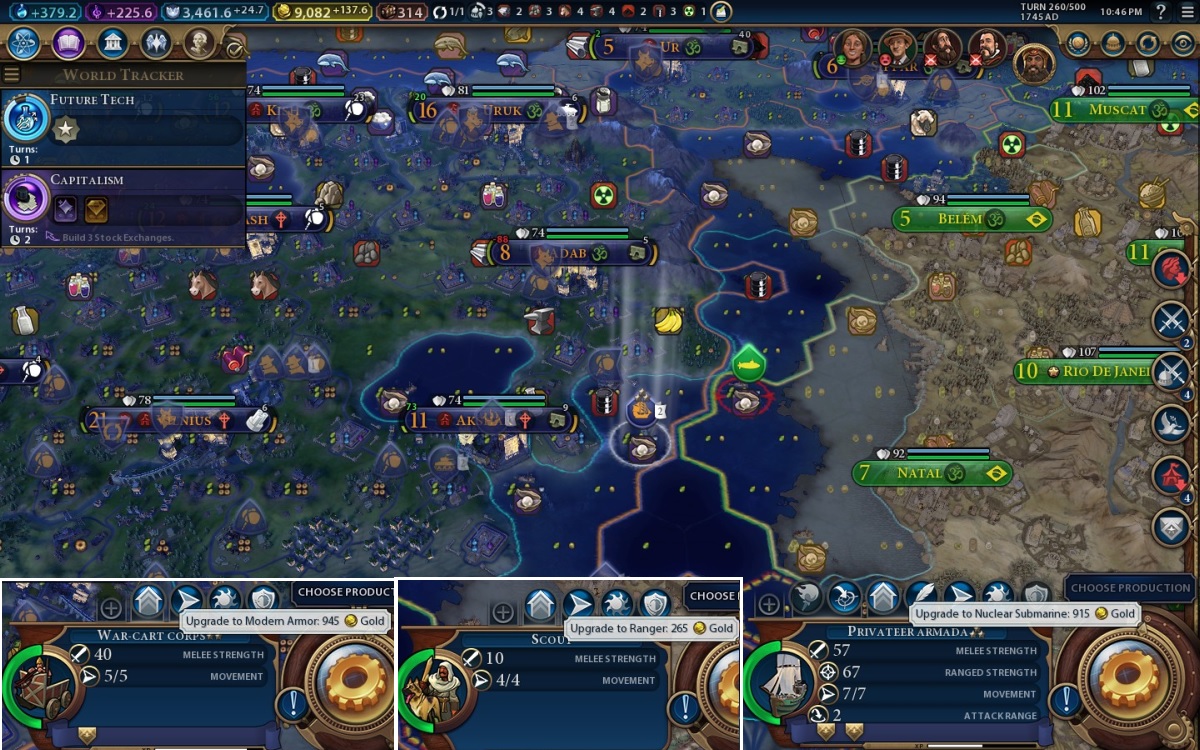1200x750 pixels.
Task: Show the Great People screen
Action: pyautogui.click(x=200, y=44)
